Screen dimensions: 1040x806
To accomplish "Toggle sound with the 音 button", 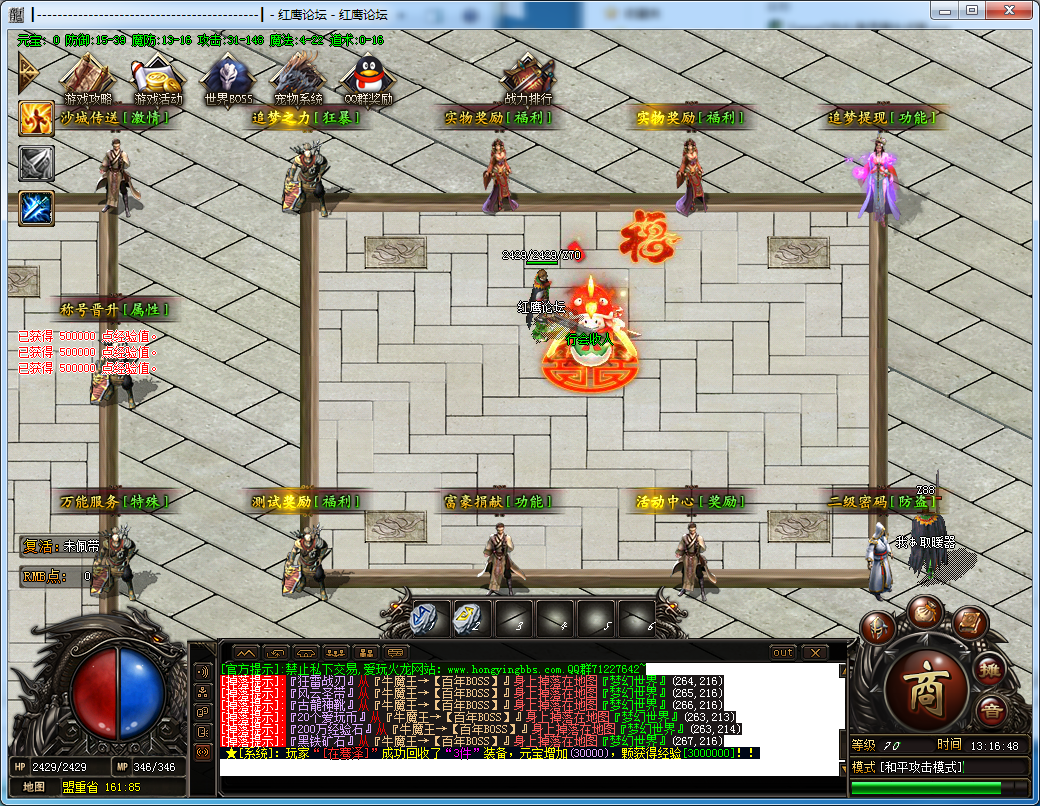I will pos(991,711).
